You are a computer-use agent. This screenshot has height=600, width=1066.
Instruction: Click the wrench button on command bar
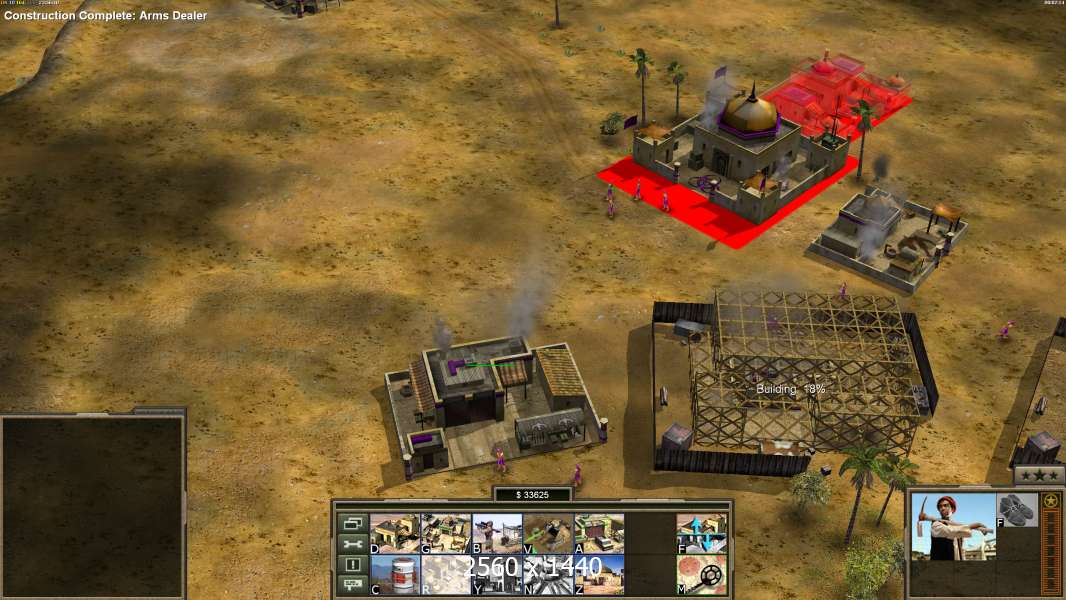pos(352,544)
